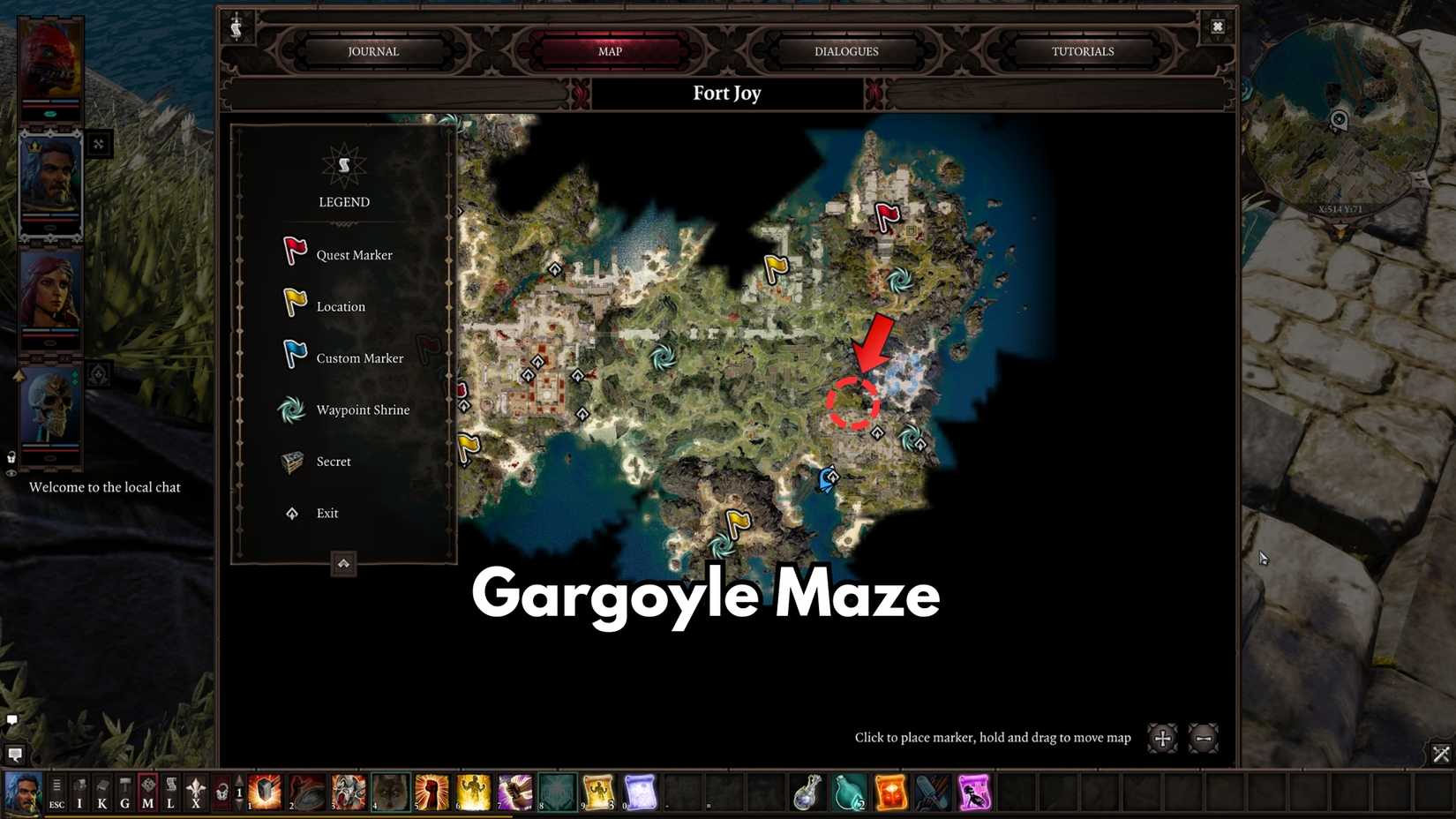Open the Dialogues tab

click(x=844, y=51)
